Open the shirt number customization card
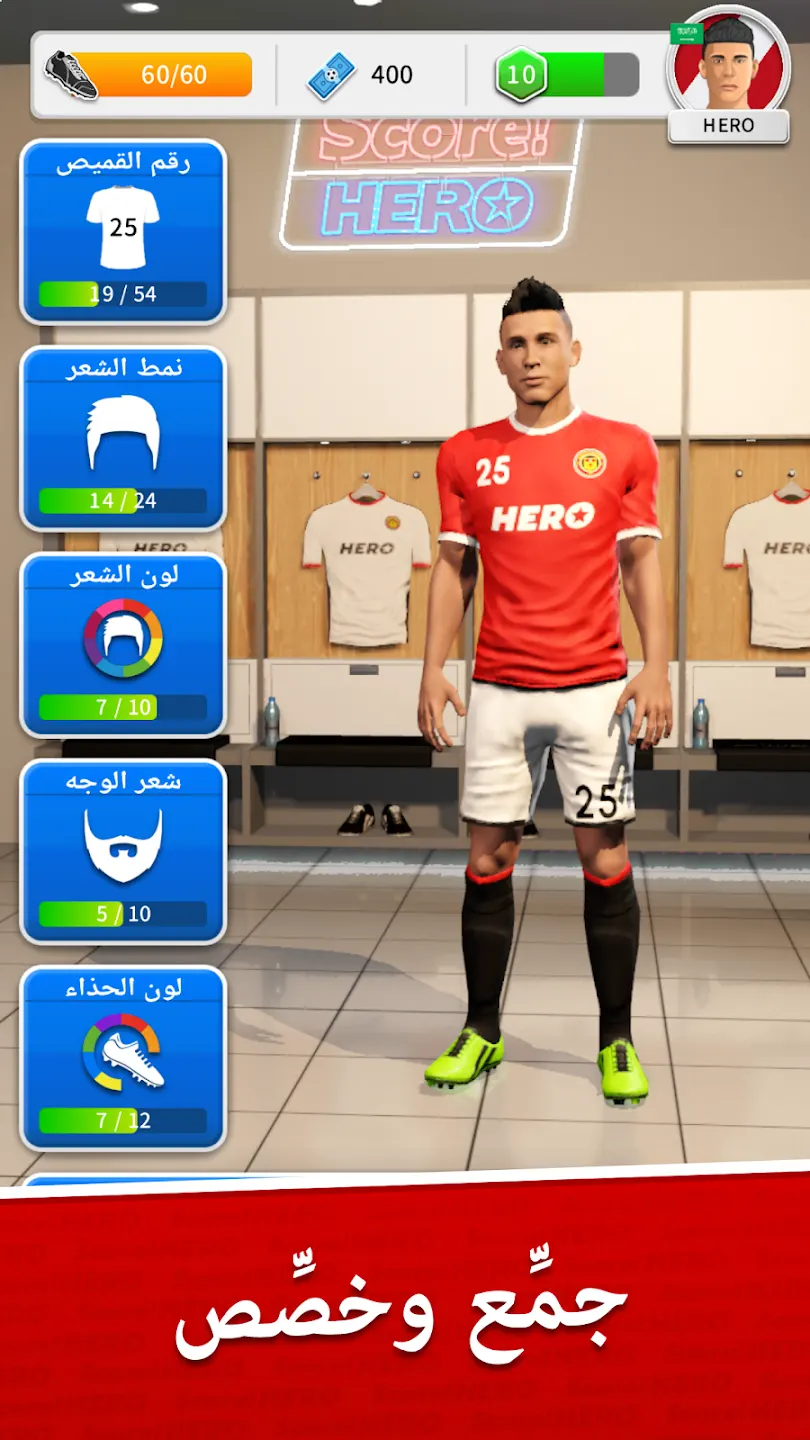The width and height of the screenshot is (810, 1440). [x=123, y=232]
